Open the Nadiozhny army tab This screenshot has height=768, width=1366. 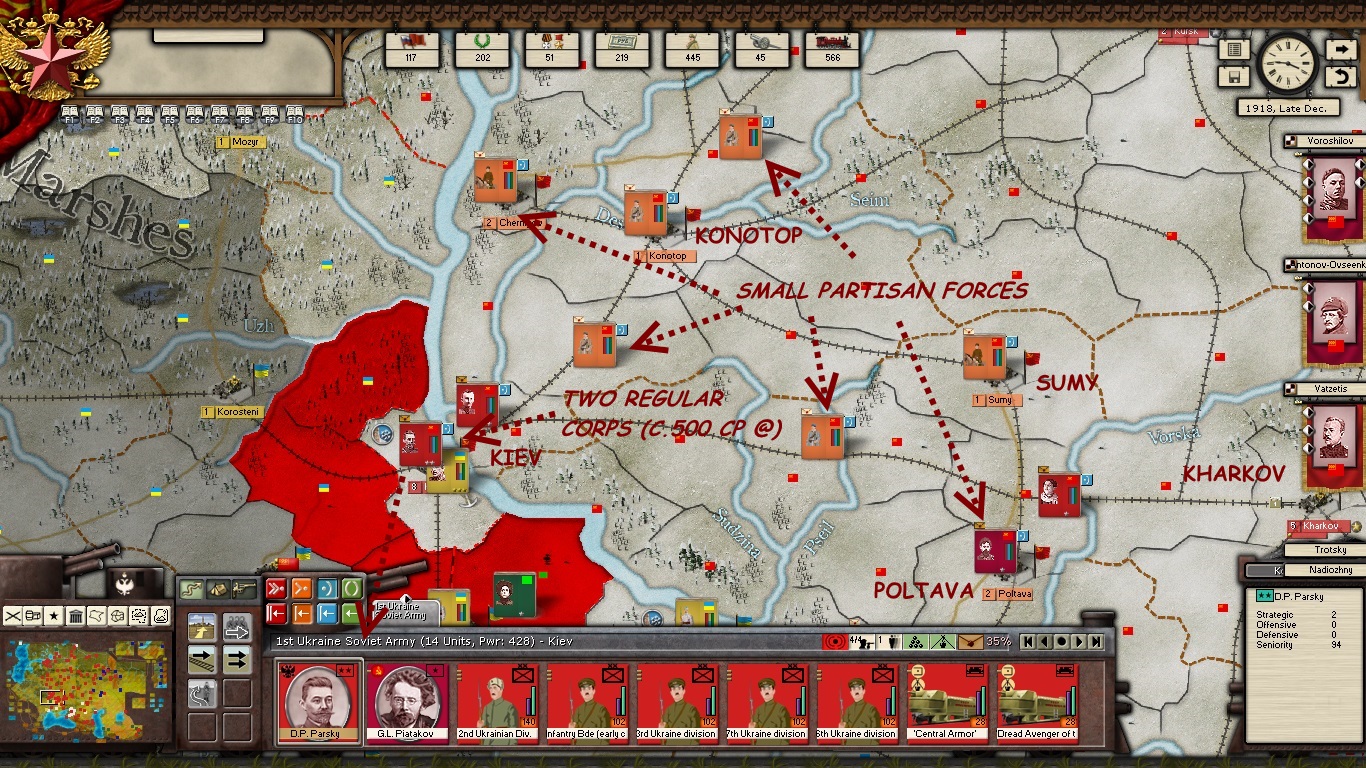click(x=1331, y=570)
